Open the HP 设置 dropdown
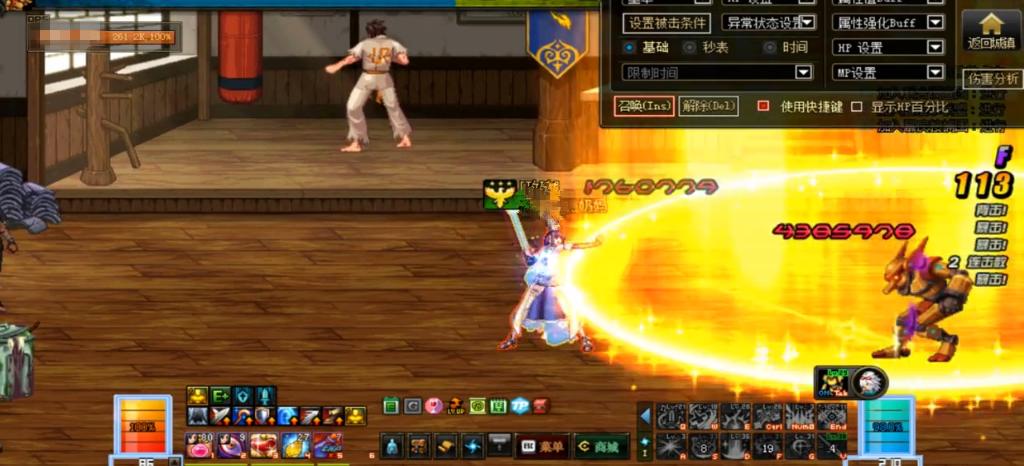1024x466 pixels. coord(935,47)
